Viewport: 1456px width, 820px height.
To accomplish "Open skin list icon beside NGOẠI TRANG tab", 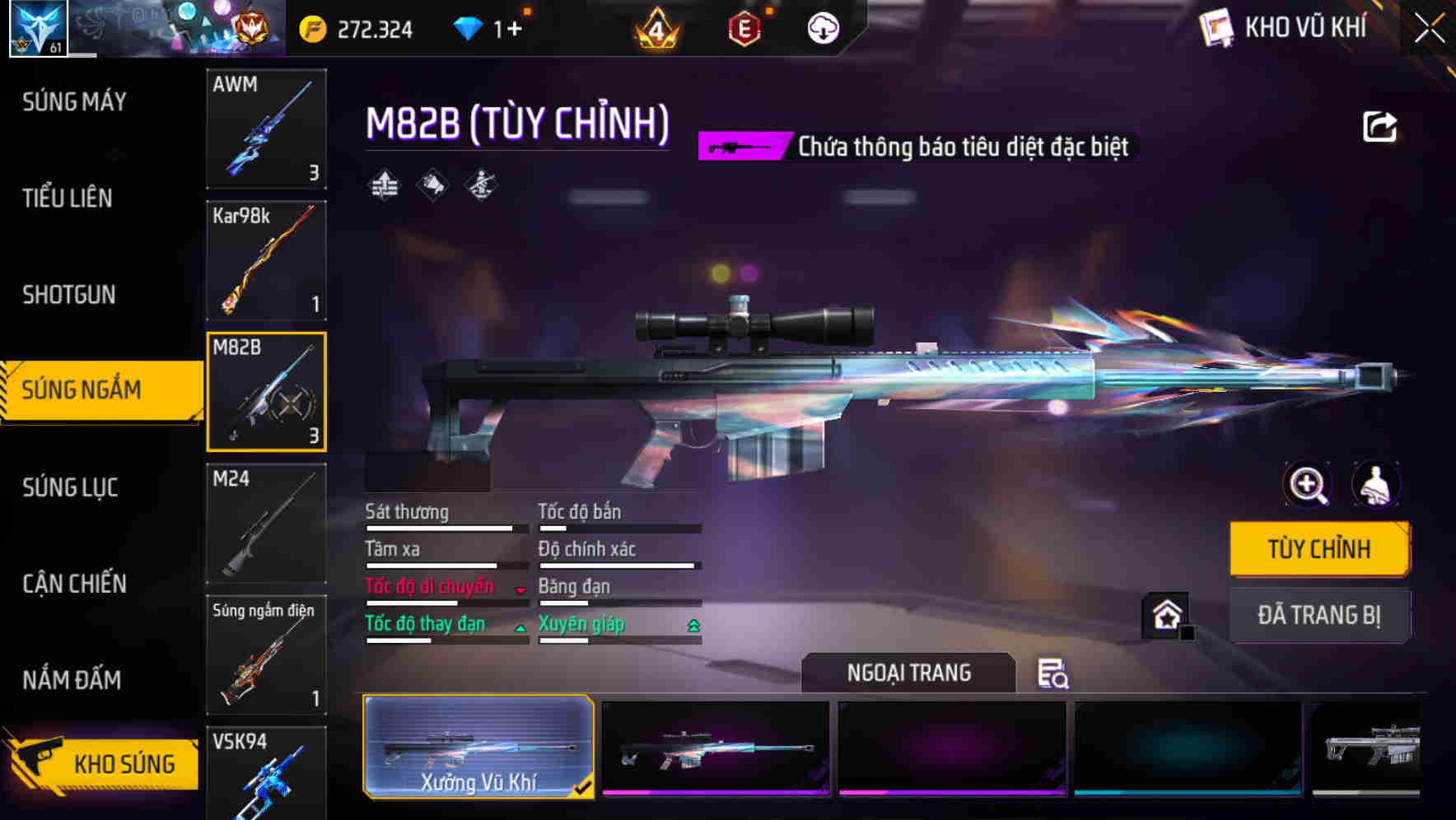I will pos(1052,674).
